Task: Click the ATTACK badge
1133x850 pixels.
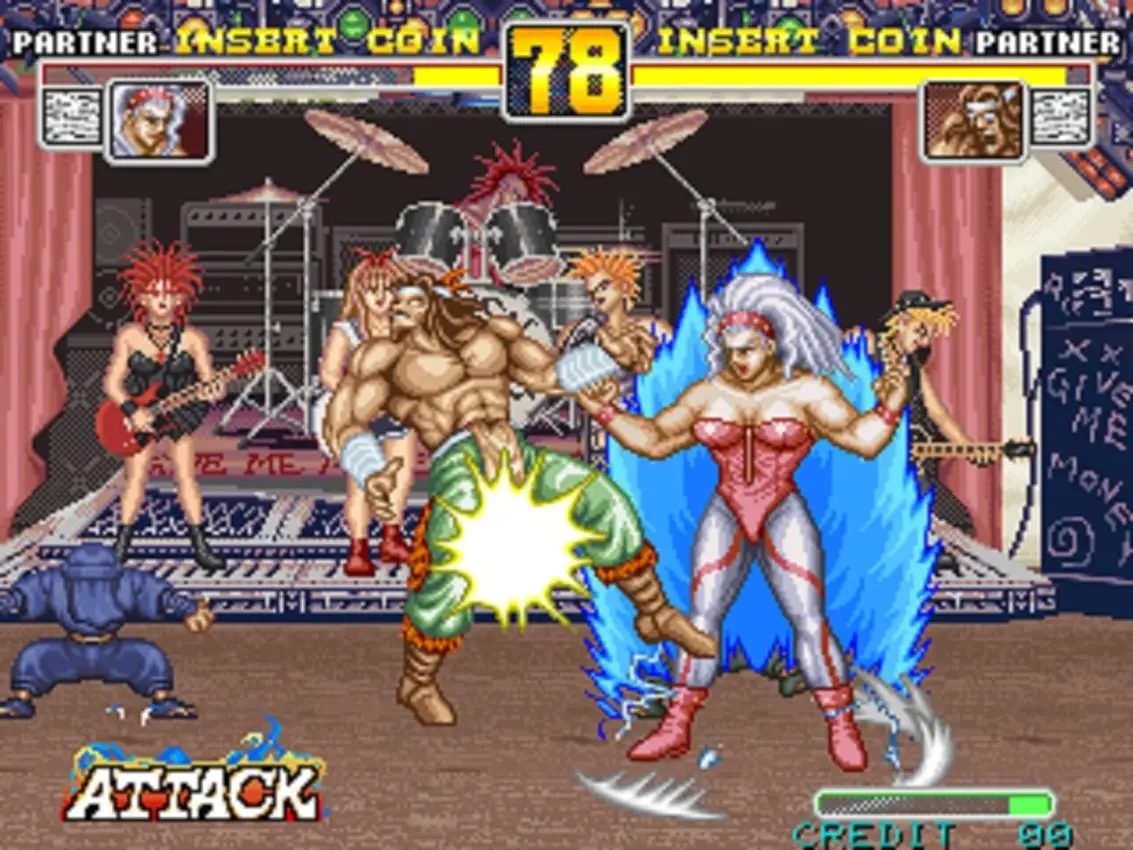Action: tap(194, 787)
